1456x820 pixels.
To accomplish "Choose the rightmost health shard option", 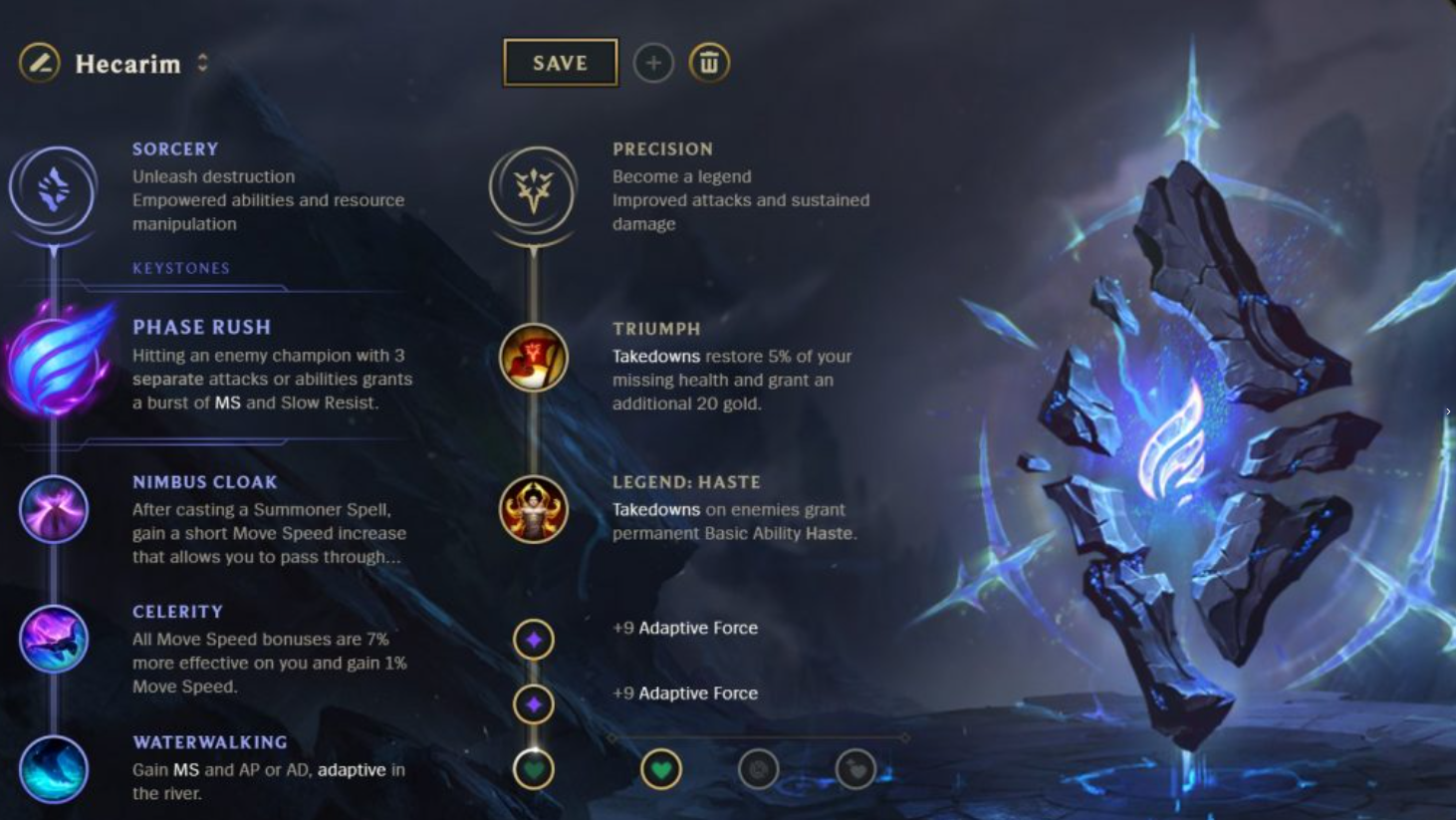I will pos(854,769).
